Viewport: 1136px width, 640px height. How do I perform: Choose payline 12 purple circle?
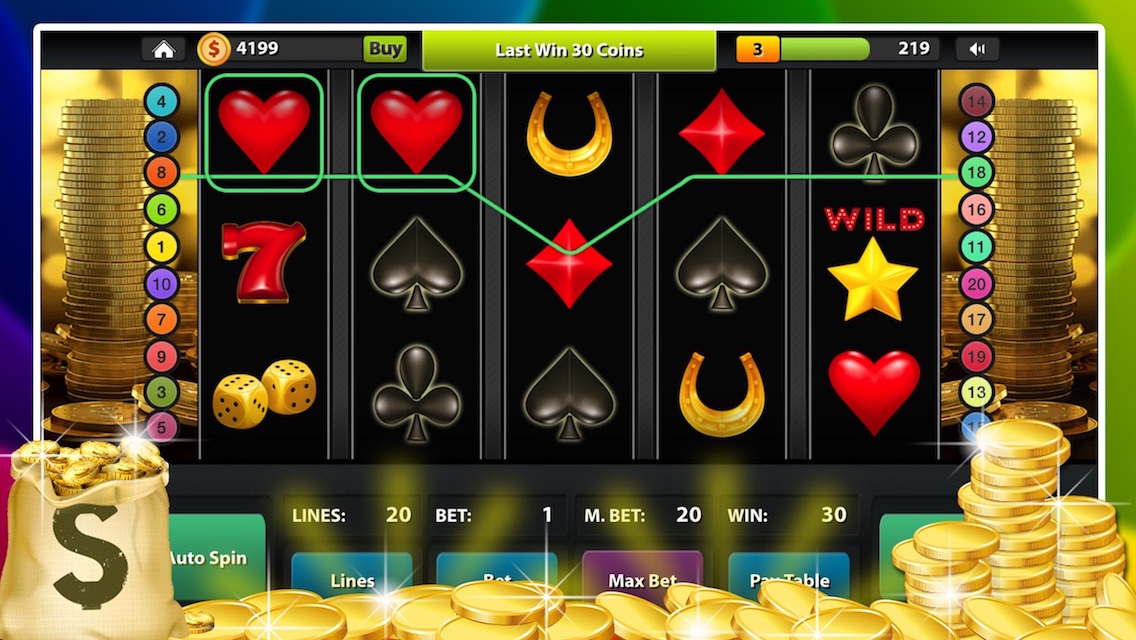[x=976, y=136]
